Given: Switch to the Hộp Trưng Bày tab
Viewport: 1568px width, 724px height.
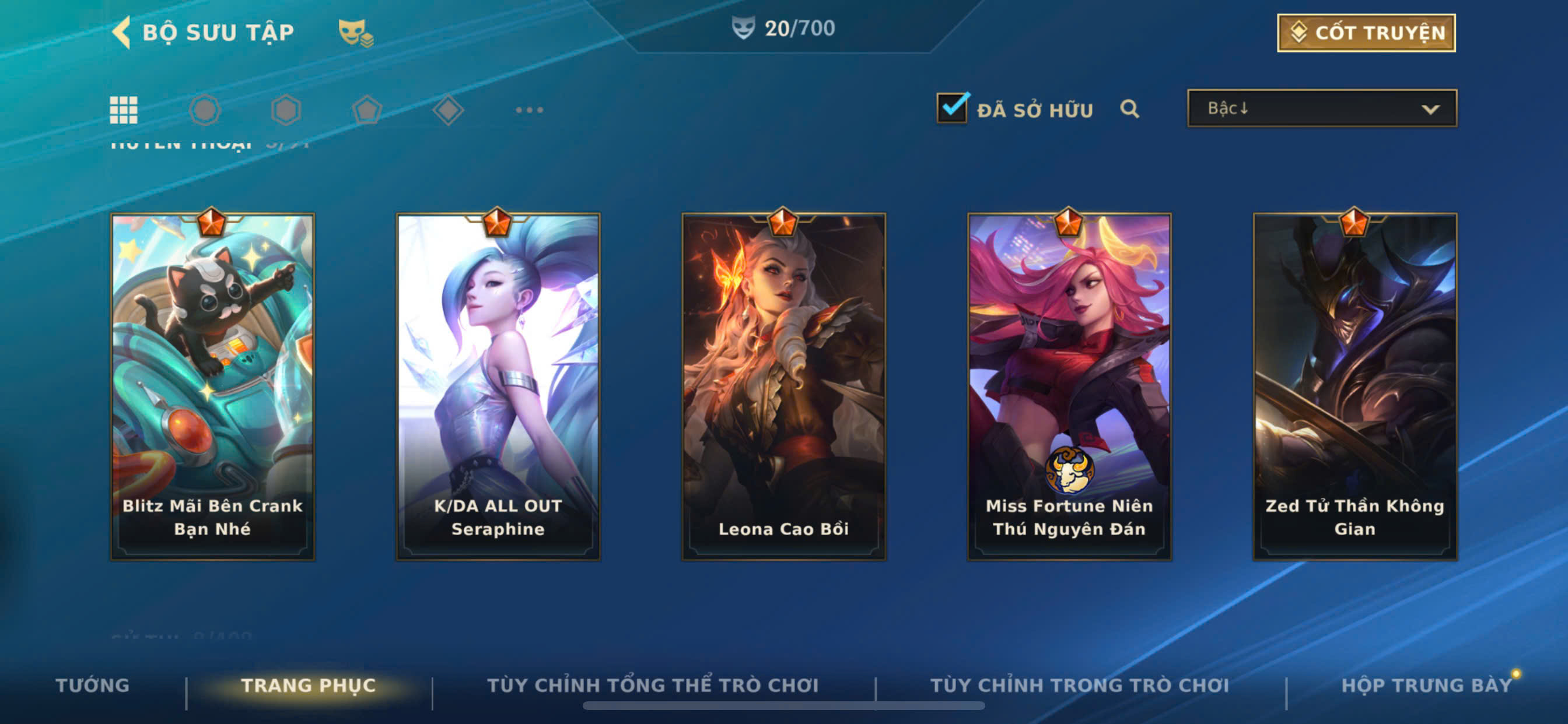Looking at the screenshot, I should 1426,685.
